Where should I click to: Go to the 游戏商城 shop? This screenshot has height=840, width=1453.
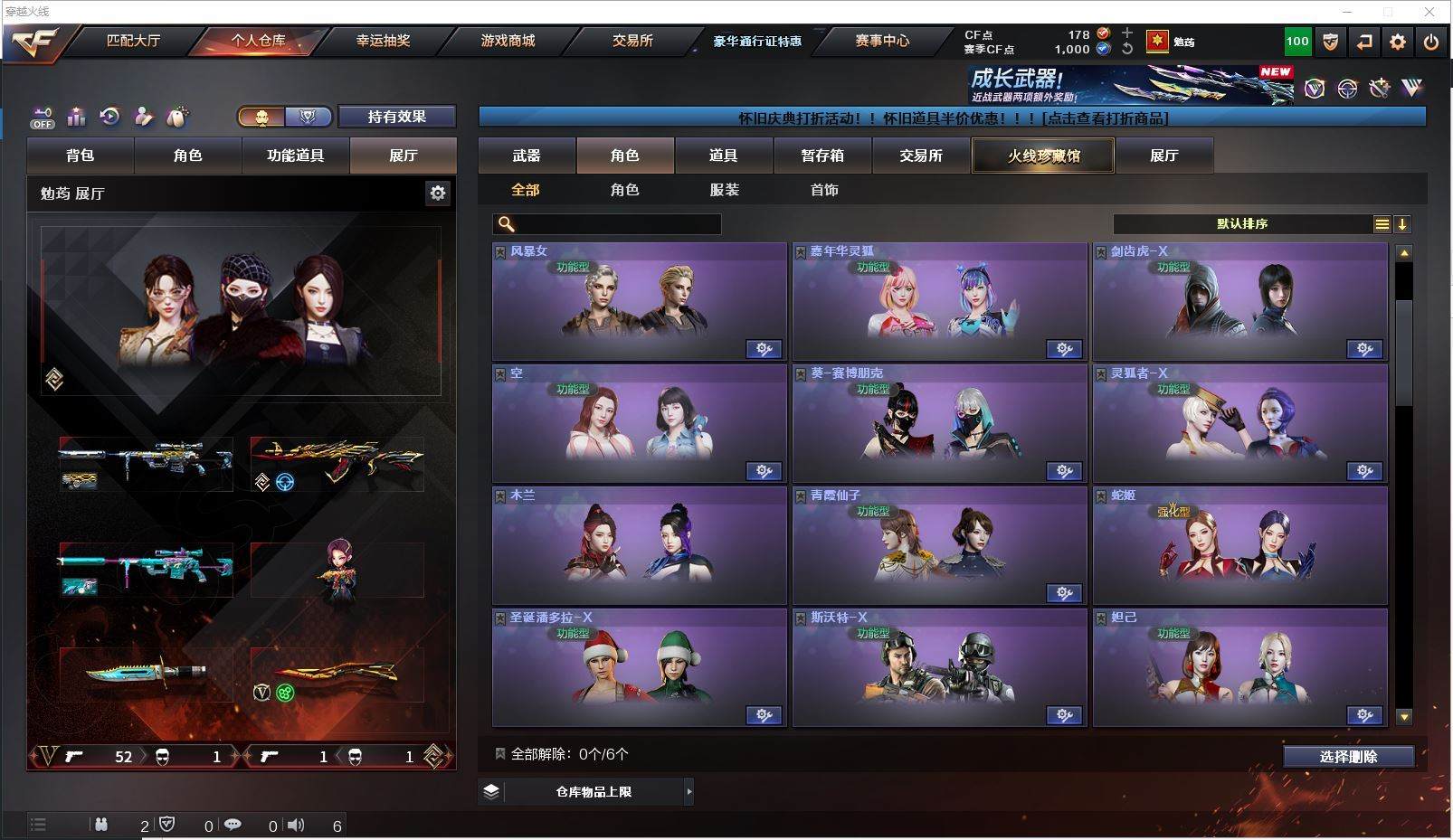[x=508, y=41]
